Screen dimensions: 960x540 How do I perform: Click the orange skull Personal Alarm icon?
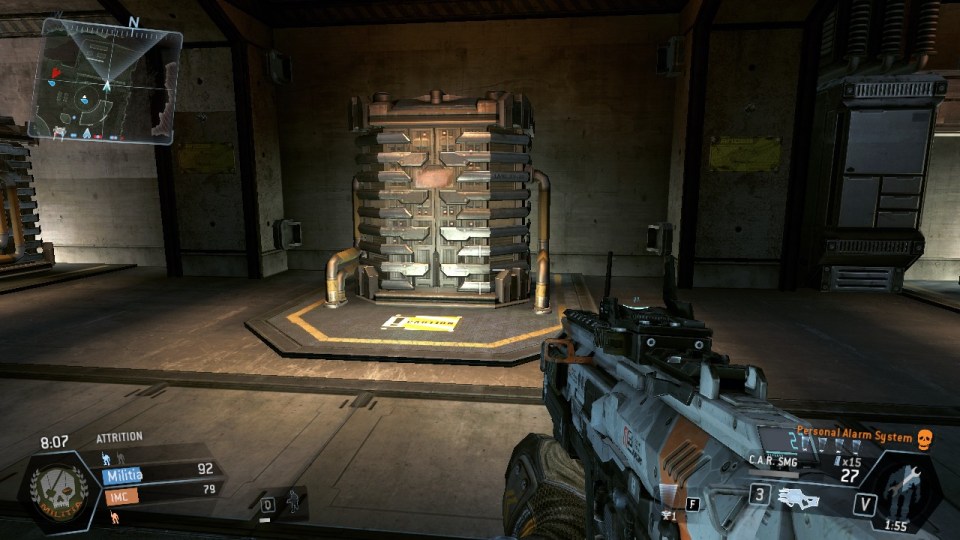click(924, 438)
